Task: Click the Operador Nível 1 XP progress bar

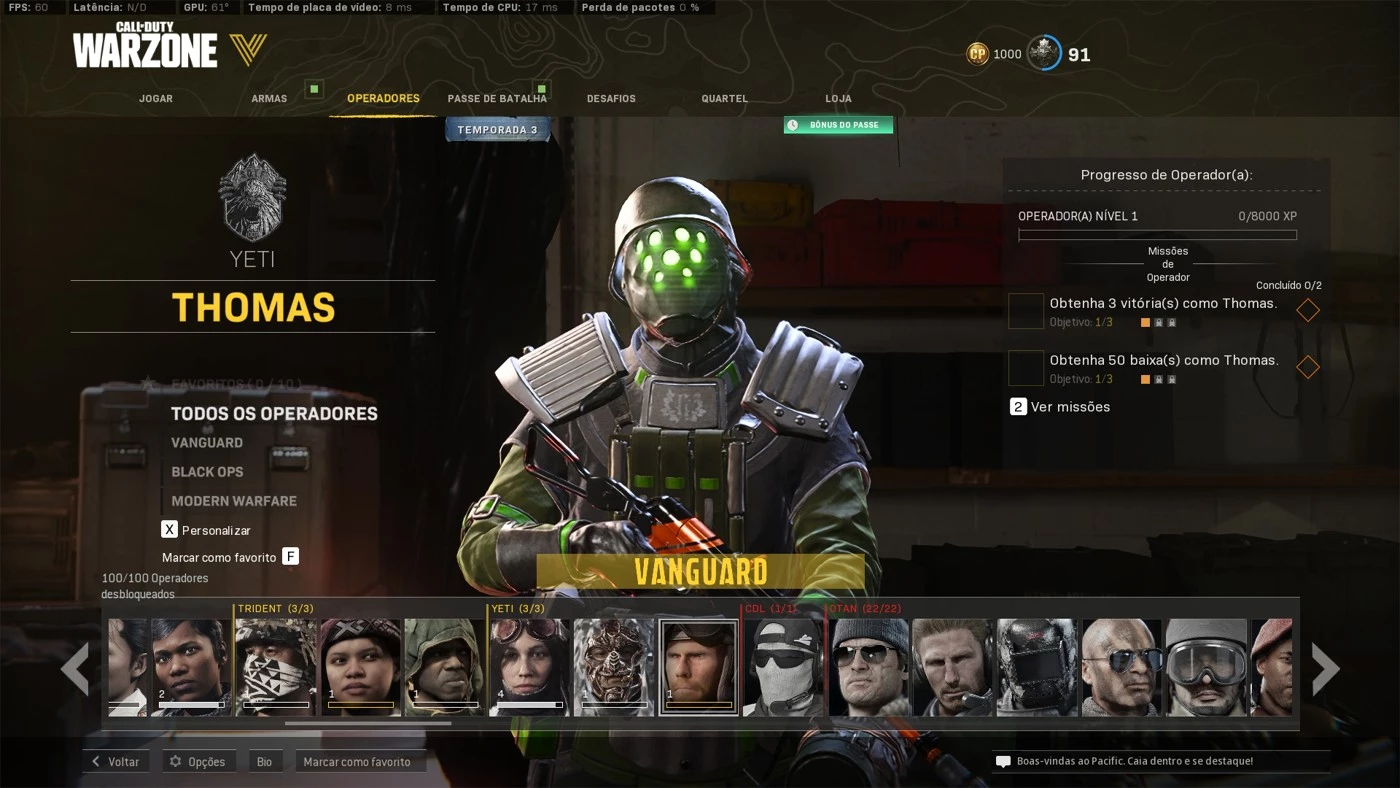Action: click(x=1157, y=234)
